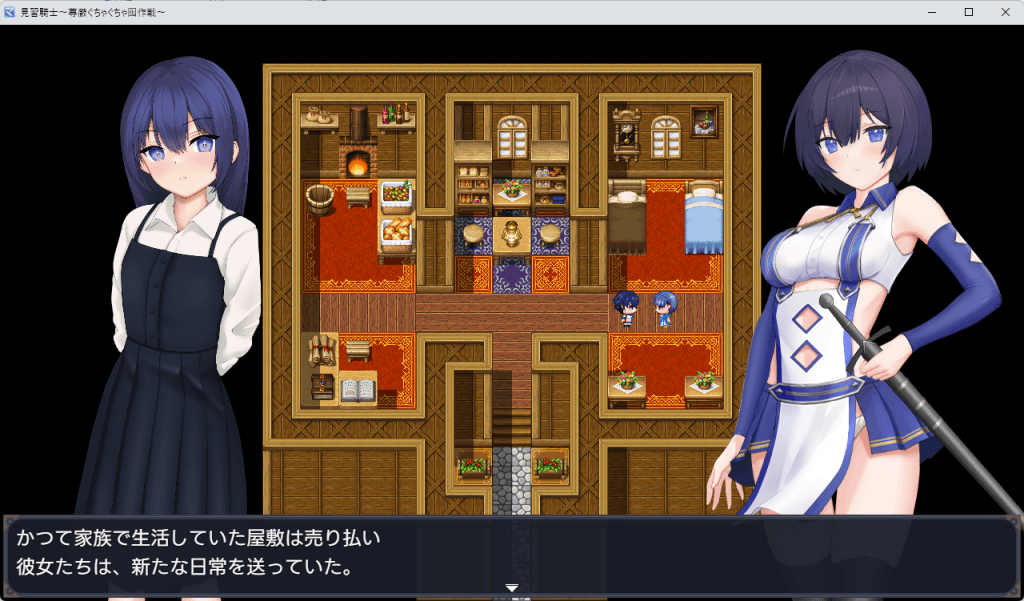Viewport: 1024px width, 601px height.
Task: Minimize the game window
Action: coord(932,12)
